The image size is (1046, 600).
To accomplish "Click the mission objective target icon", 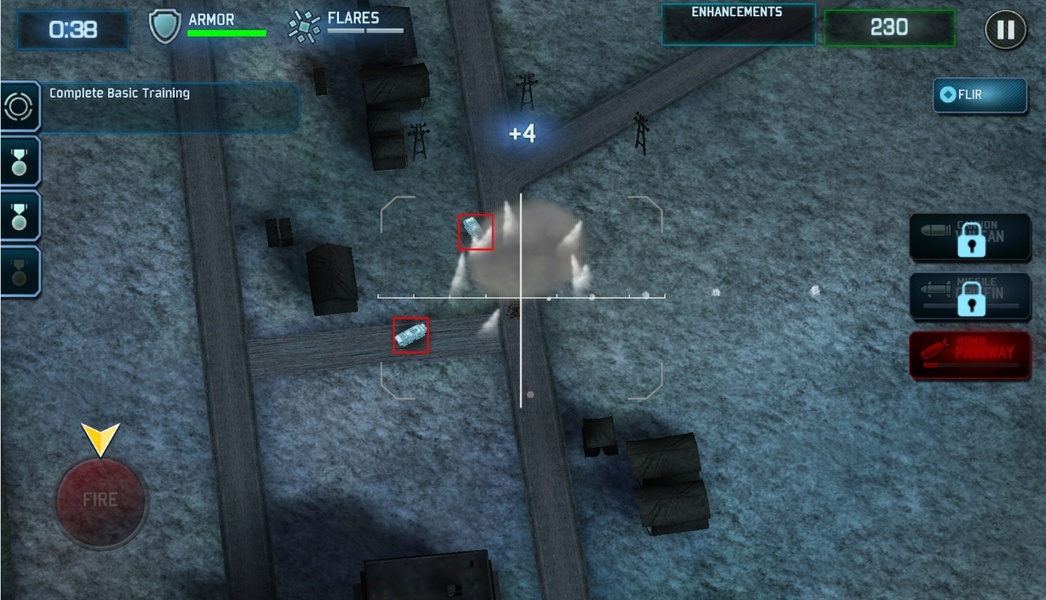I will tap(19, 107).
